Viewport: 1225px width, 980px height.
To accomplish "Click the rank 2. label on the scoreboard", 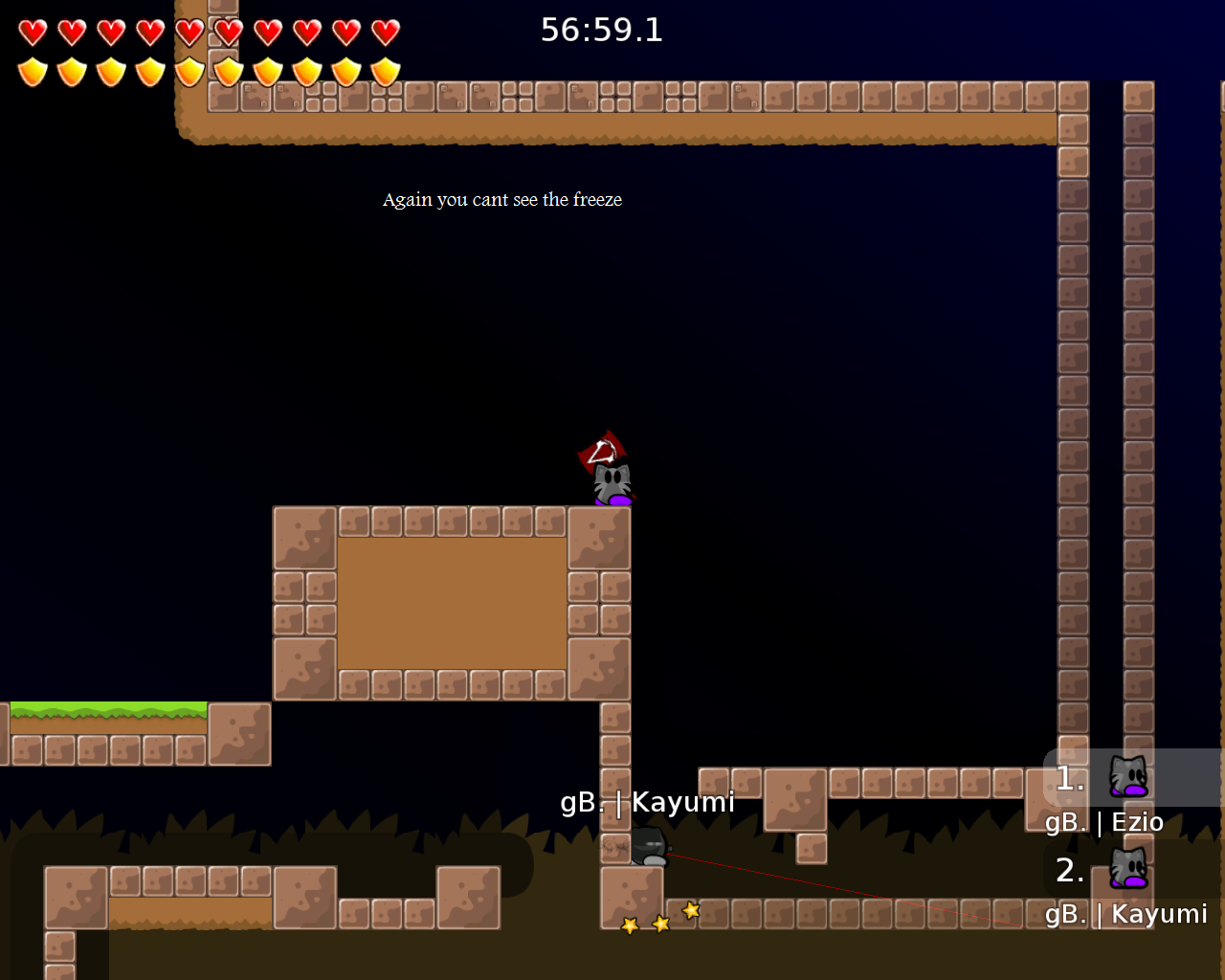I will pyautogui.click(x=1069, y=871).
